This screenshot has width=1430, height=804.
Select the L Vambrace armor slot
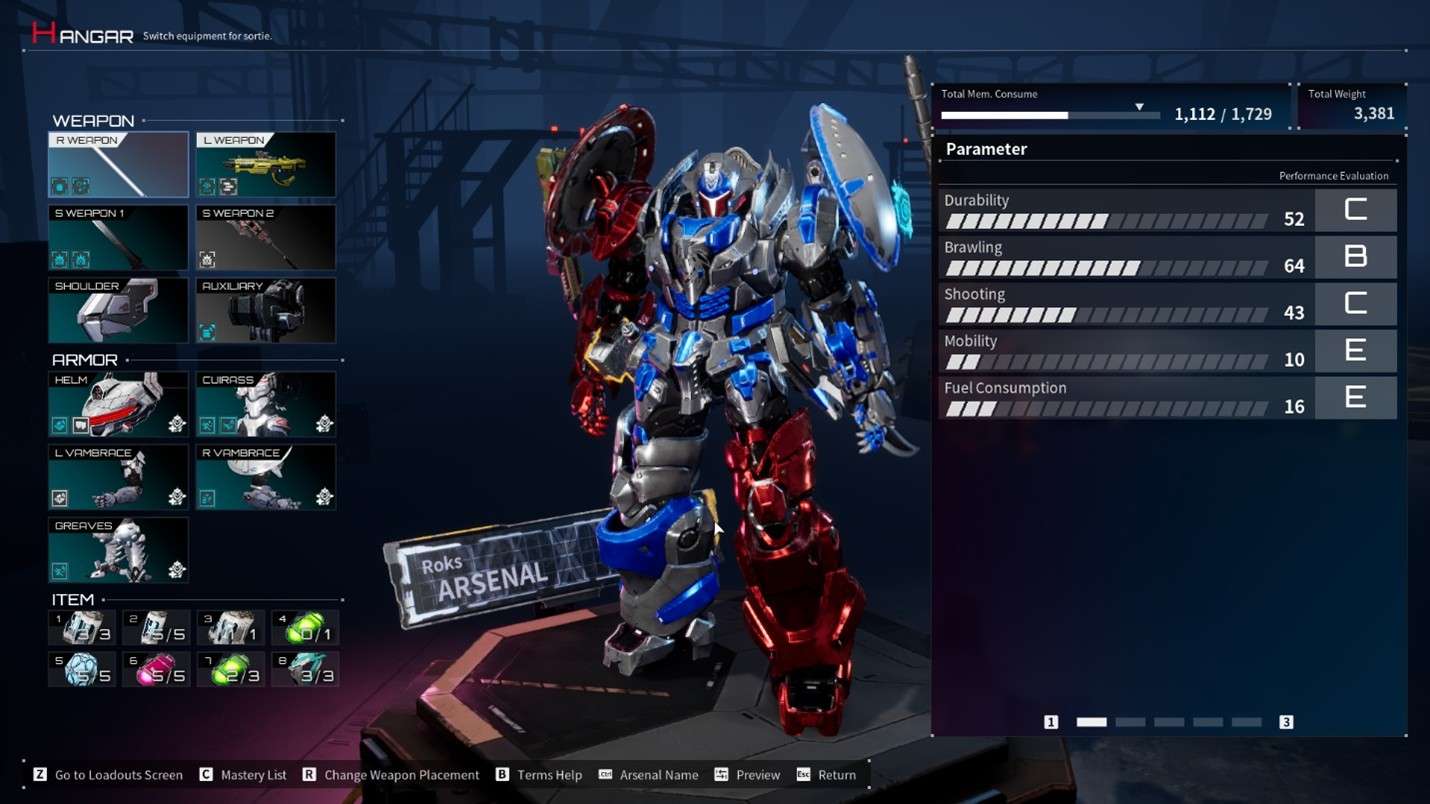click(117, 477)
